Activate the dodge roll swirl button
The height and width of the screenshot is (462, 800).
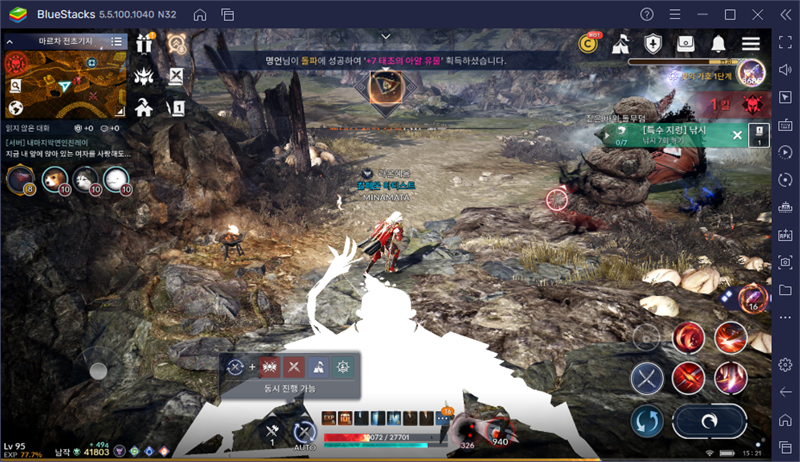708,420
